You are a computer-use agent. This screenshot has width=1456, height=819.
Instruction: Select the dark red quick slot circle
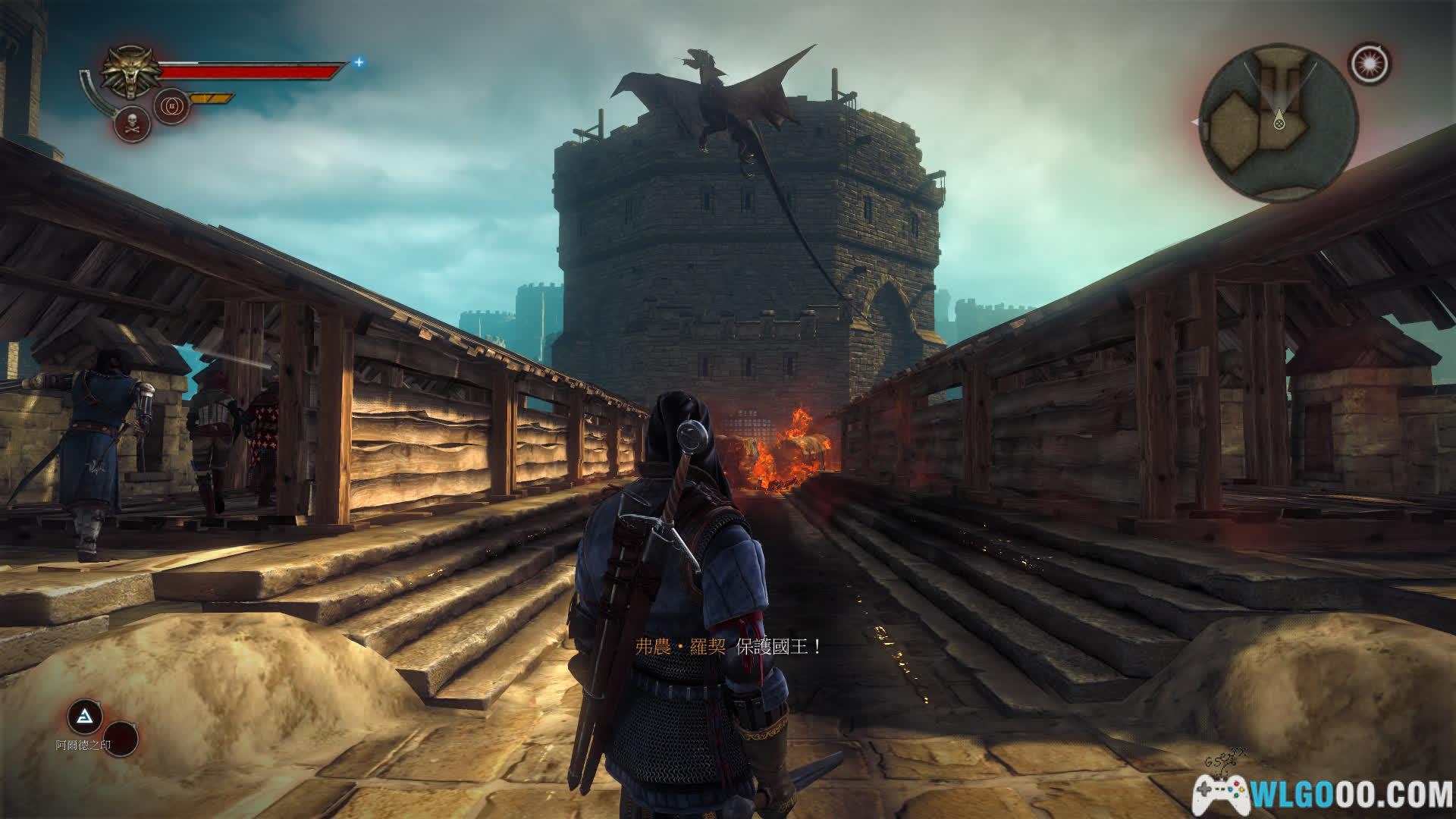point(120,739)
